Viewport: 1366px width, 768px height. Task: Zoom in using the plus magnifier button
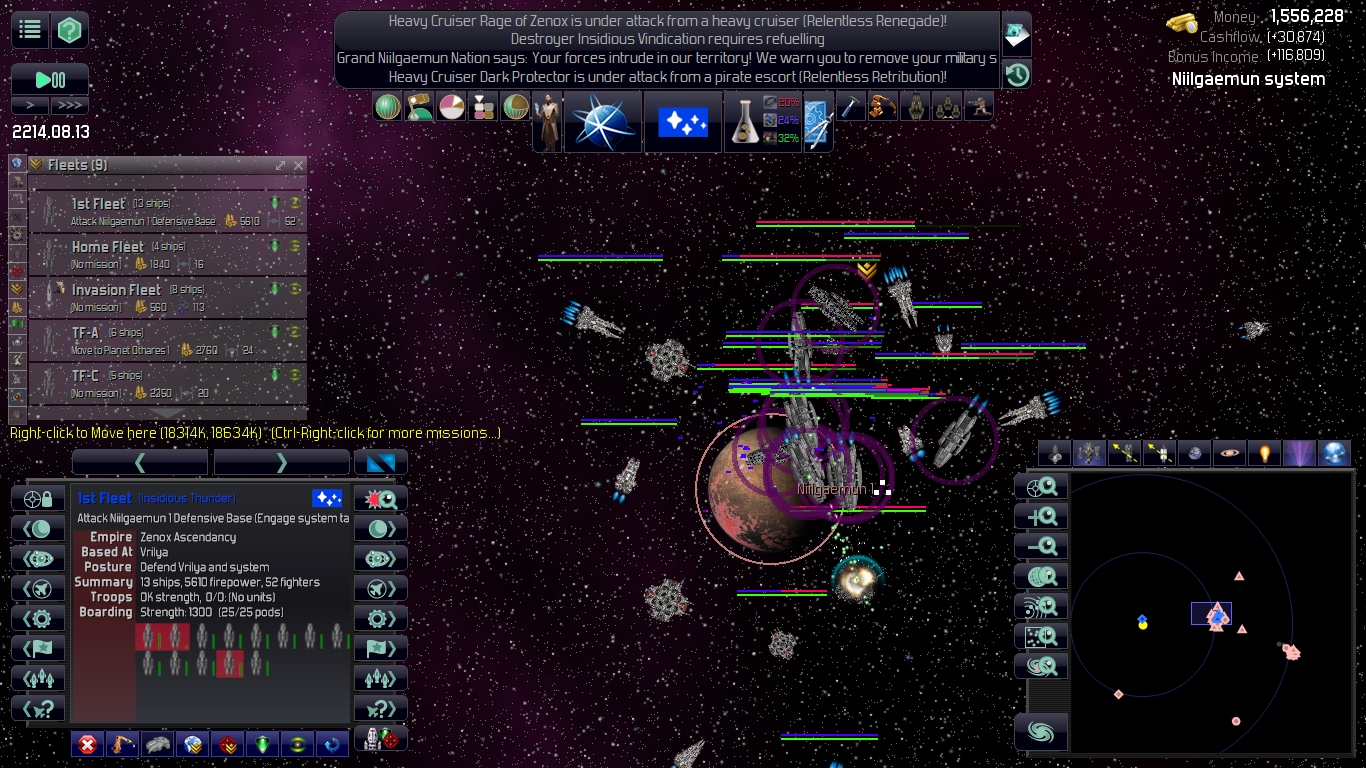click(1042, 516)
